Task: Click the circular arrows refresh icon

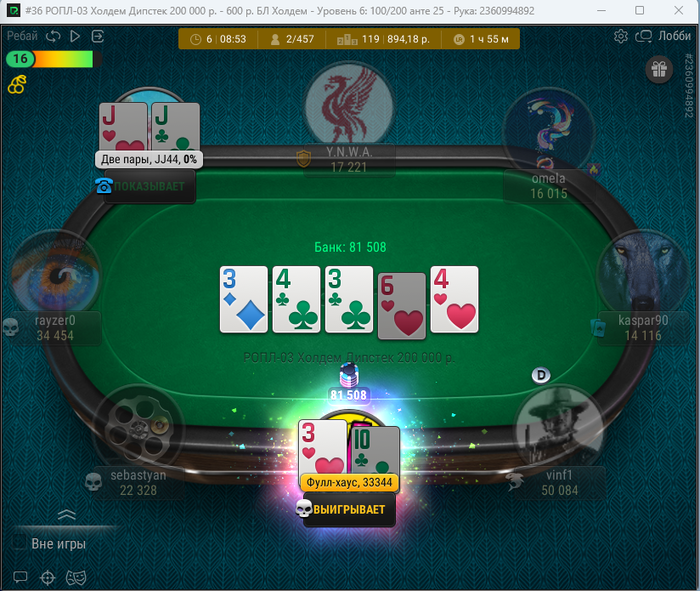Action: coord(53,36)
